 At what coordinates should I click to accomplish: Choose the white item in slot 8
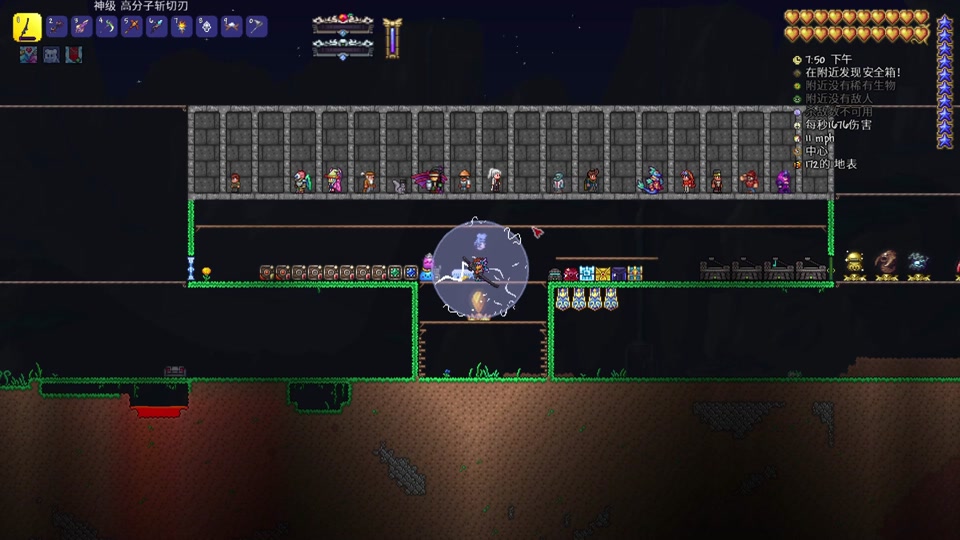[207, 27]
